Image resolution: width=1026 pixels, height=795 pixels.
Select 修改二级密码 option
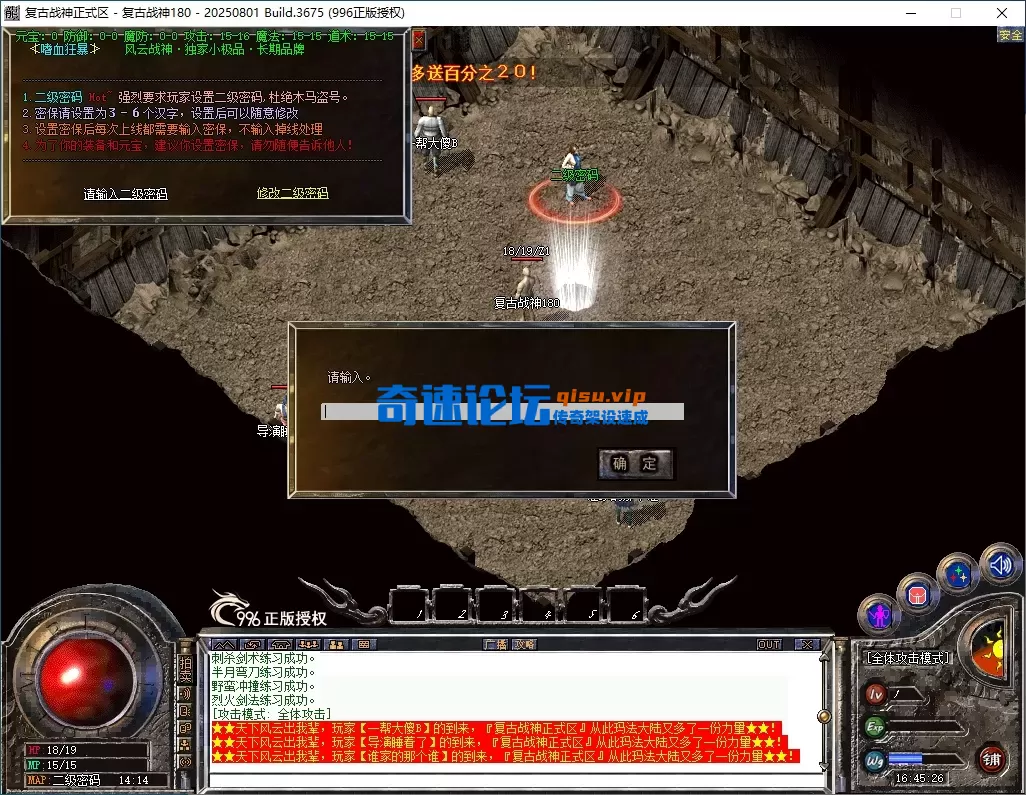(292, 193)
